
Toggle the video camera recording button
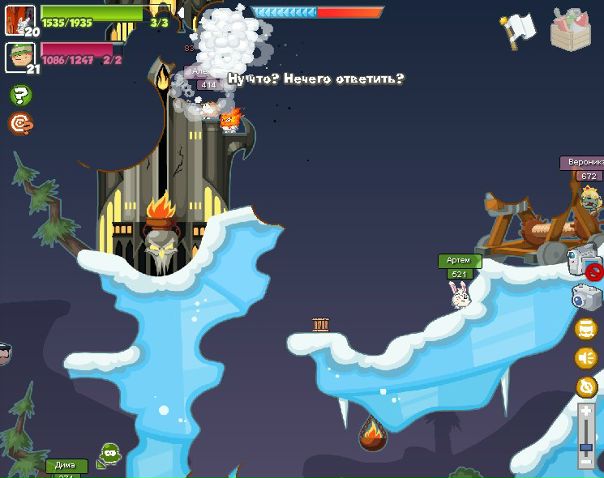(x=583, y=260)
